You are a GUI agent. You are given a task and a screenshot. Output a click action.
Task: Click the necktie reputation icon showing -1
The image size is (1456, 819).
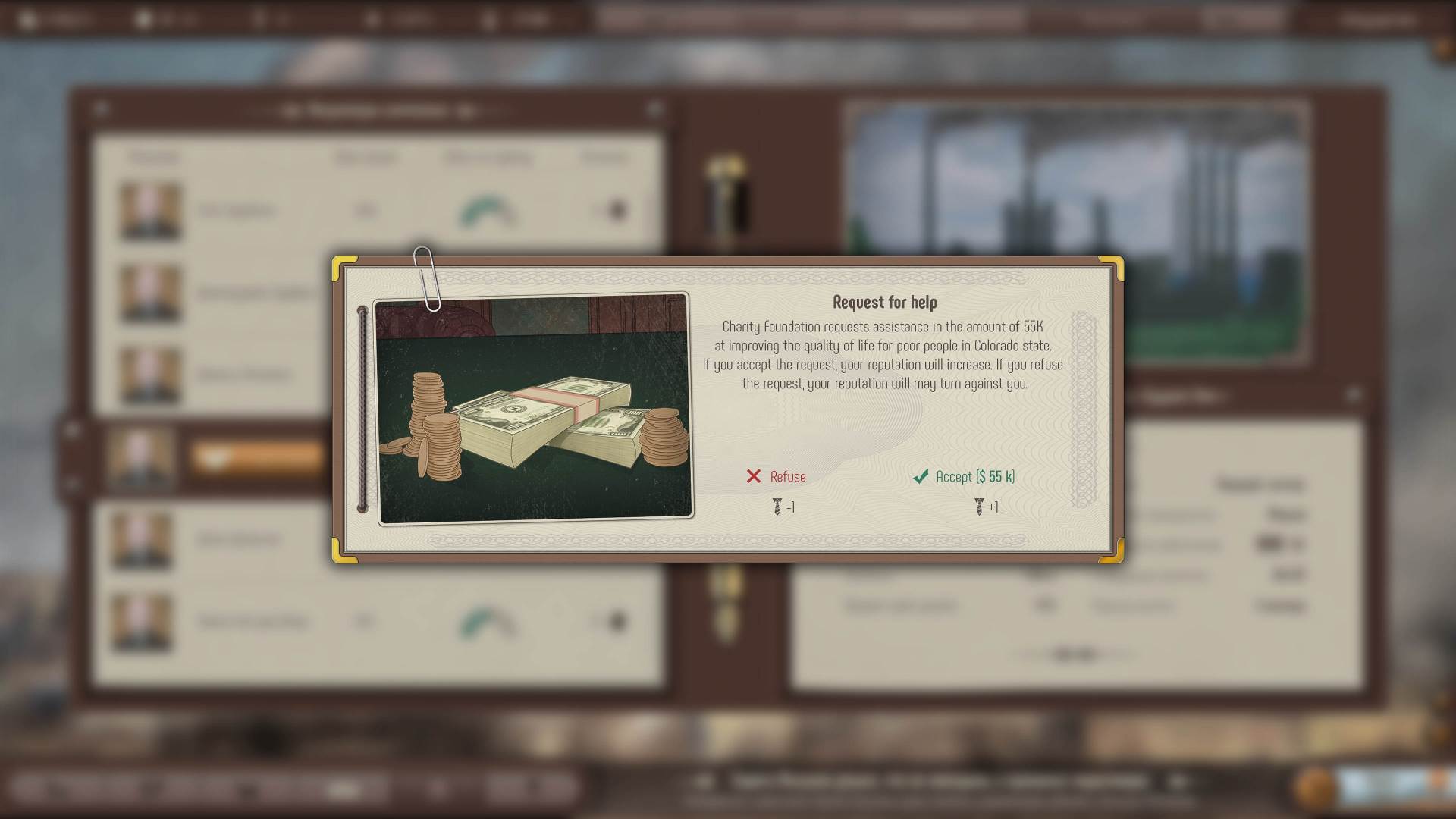coord(776,506)
